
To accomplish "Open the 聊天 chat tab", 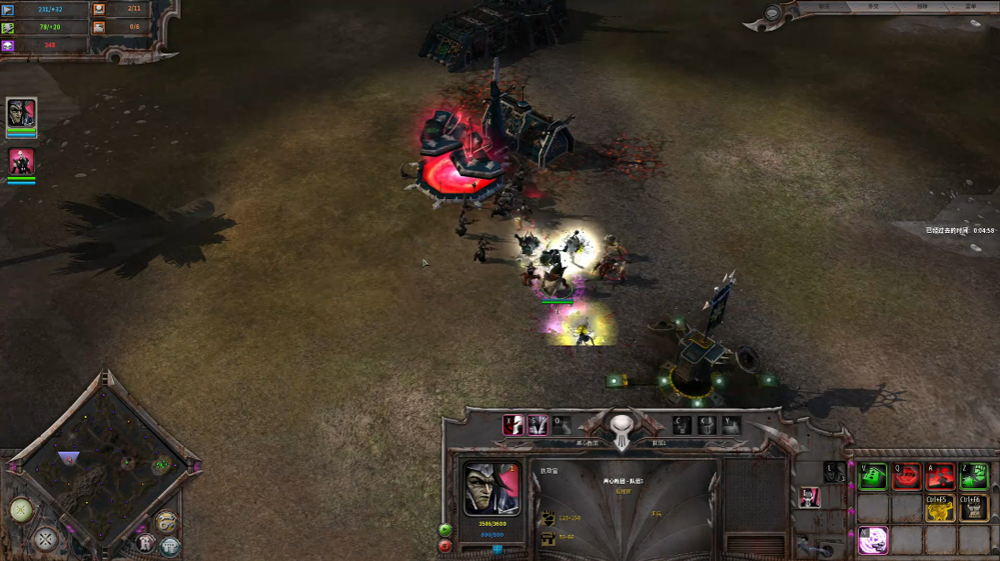I will 825,6.
